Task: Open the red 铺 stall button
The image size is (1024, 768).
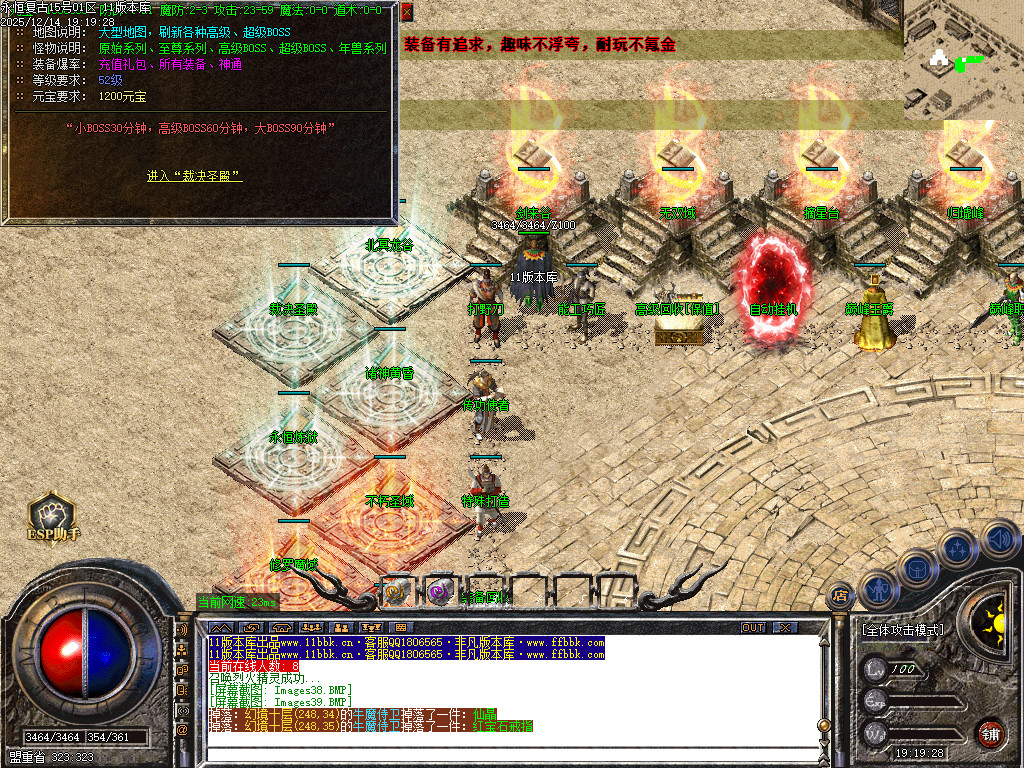Action: point(990,733)
